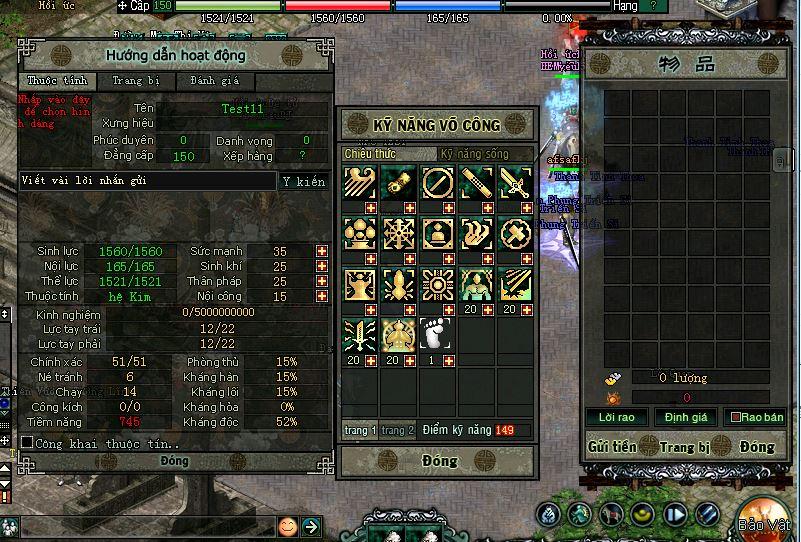Switch to the Trang bị tab
This screenshot has width=801, height=542.
[x=133, y=81]
